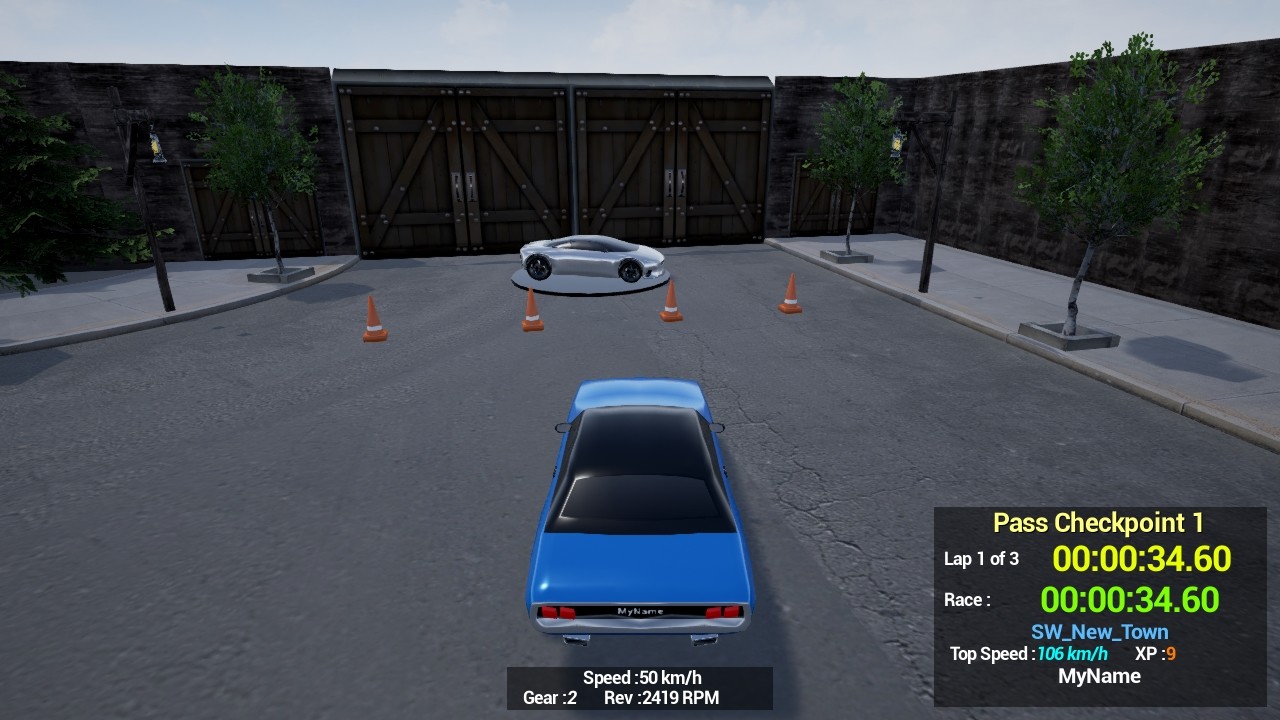Click the yellow lap timer 00:00:34.60
Viewport: 1280px width, 720px height.
pos(1140,559)
